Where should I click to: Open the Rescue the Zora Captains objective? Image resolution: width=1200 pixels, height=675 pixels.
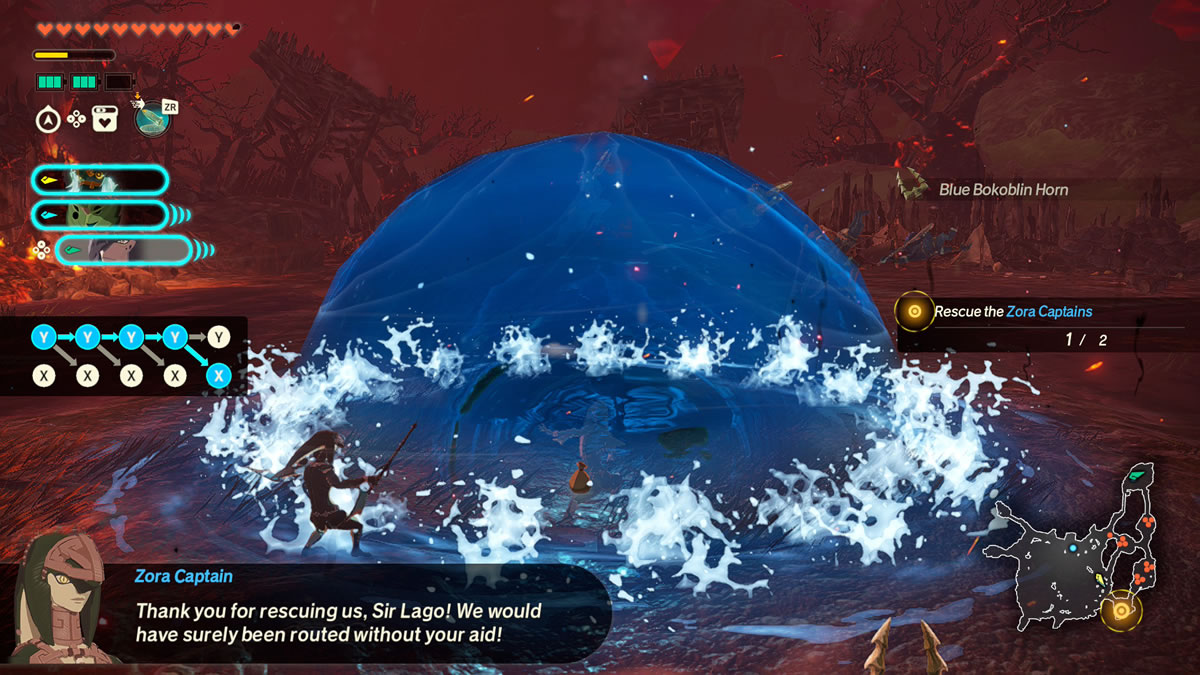pos(1012,312)
